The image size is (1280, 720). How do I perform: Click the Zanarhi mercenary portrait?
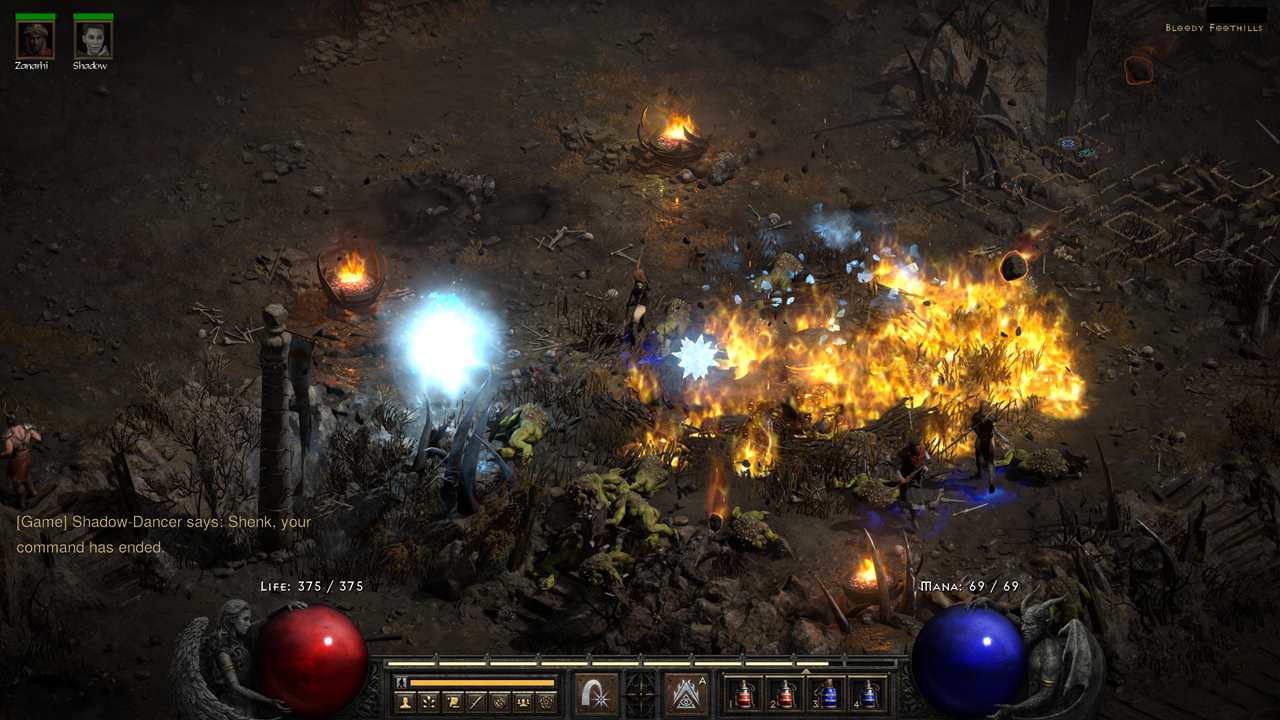point(35,39)
